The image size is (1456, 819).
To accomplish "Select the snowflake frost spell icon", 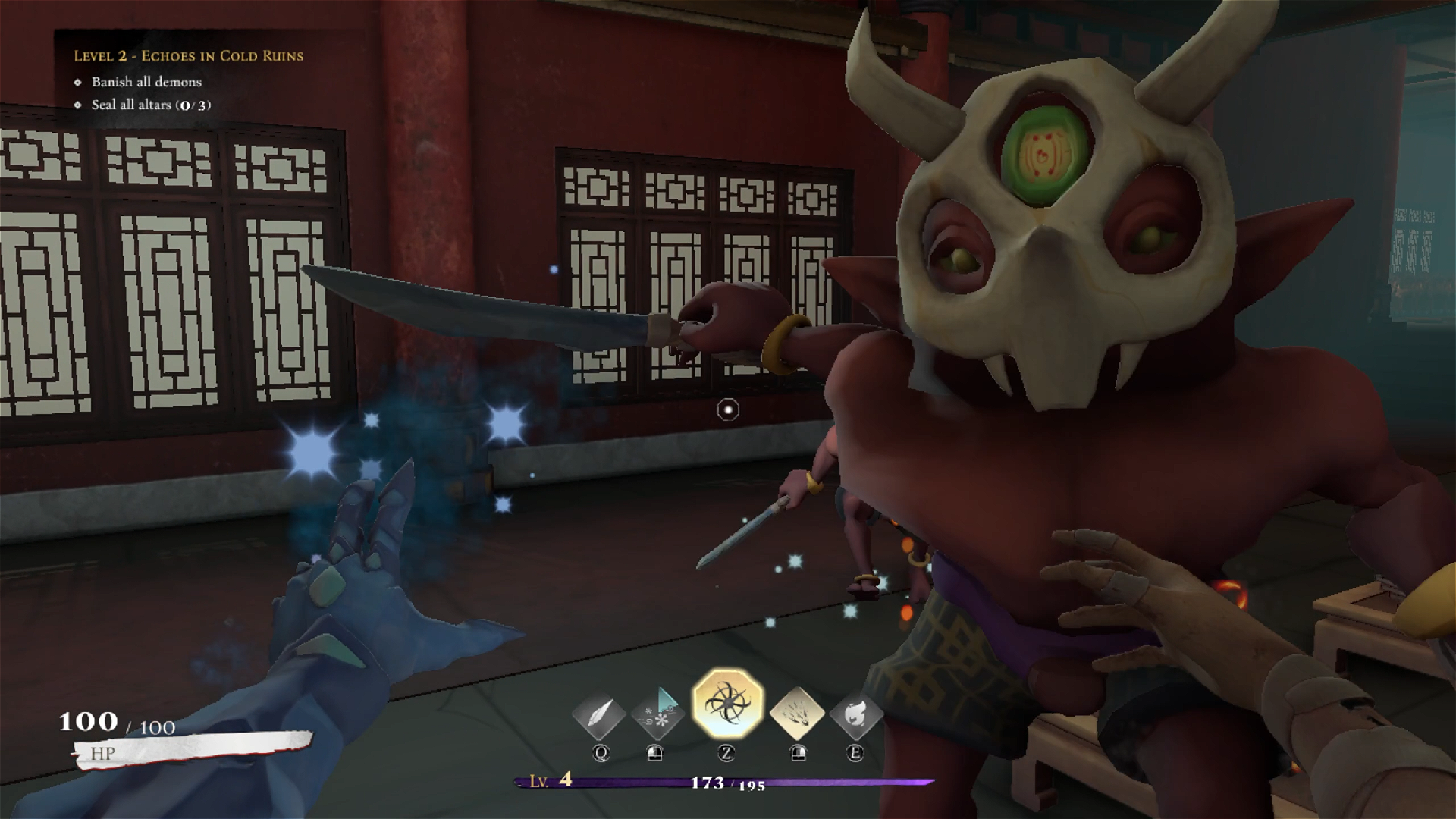I will (657, 714).
